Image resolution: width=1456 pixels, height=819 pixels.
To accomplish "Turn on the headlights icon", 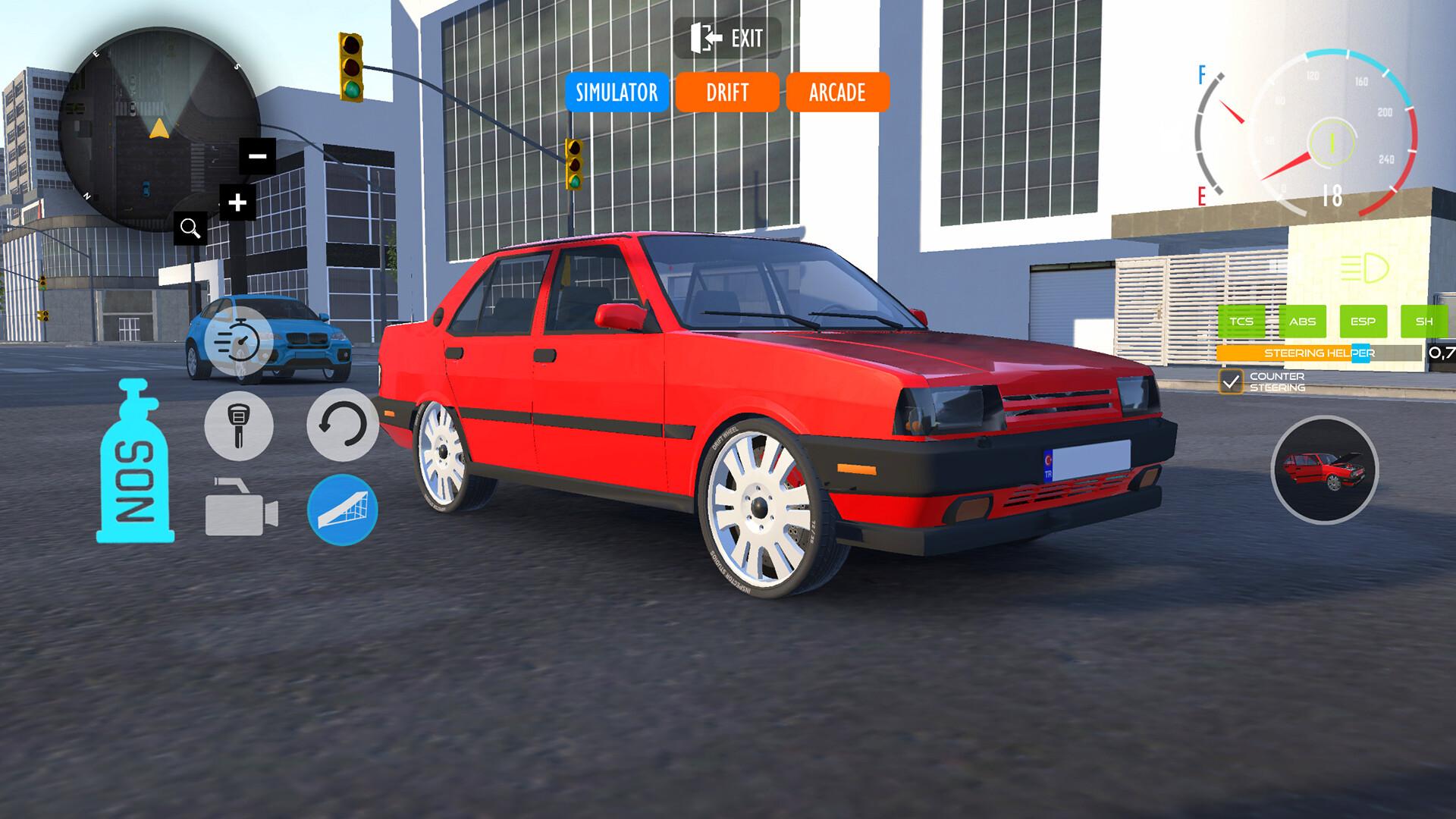I will pos(1364,268).
